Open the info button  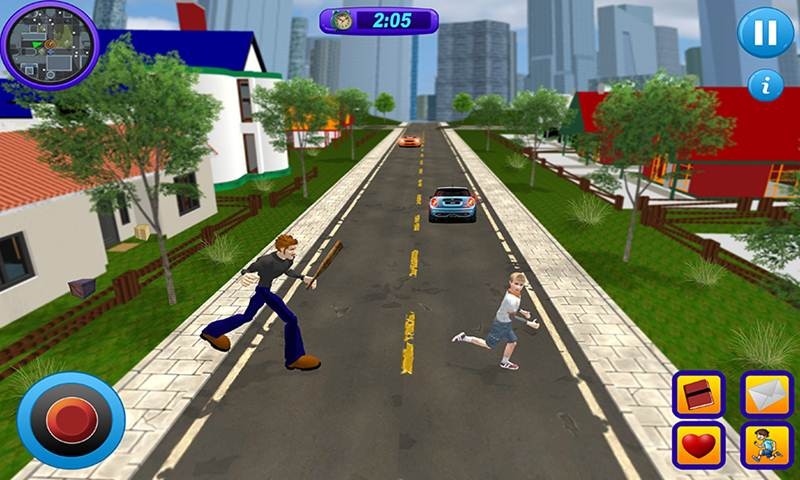pos(766,85)
